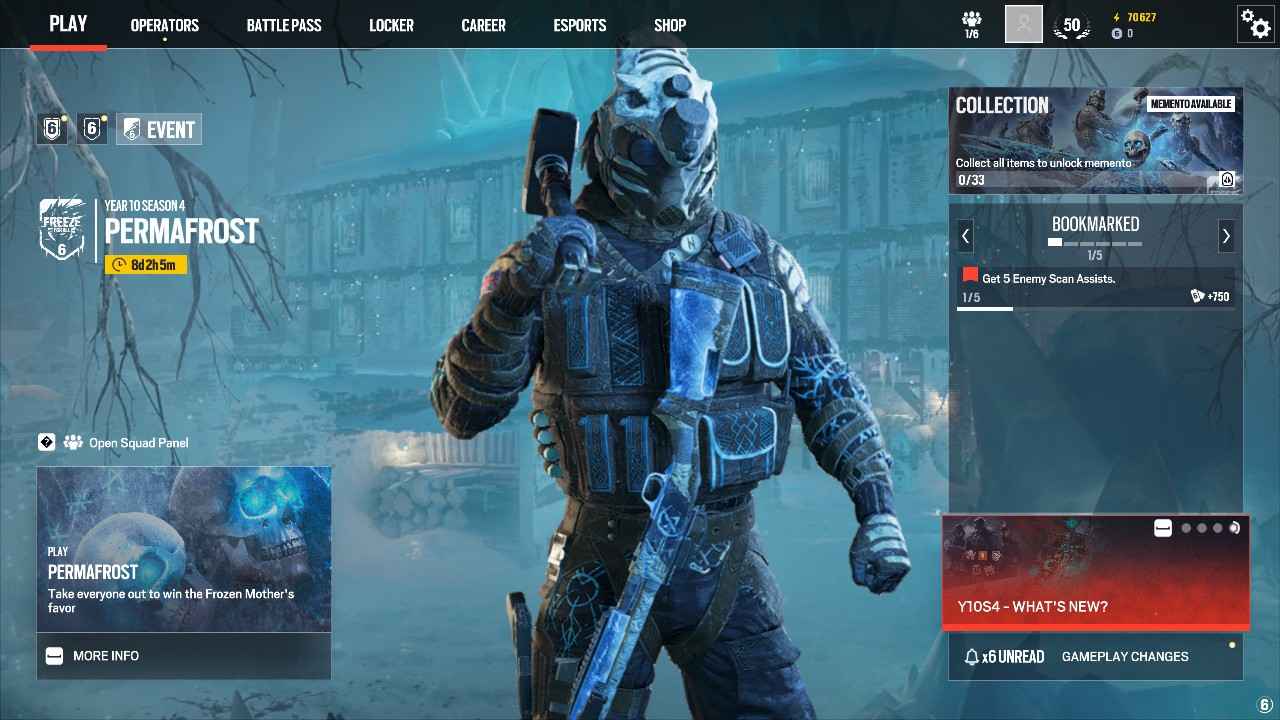Image resolution: width=1280 pixels, height=720 pixels.
Task: Open game settings via the gear icon
Action: point(1256,24)
